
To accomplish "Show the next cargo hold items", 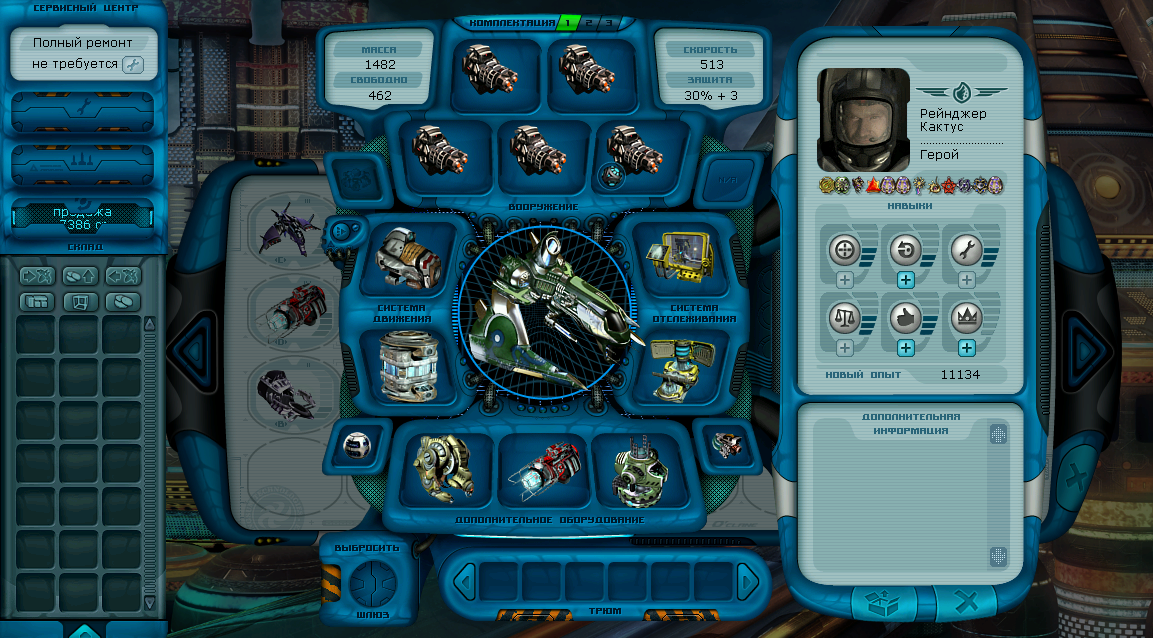I will [746, 581].
